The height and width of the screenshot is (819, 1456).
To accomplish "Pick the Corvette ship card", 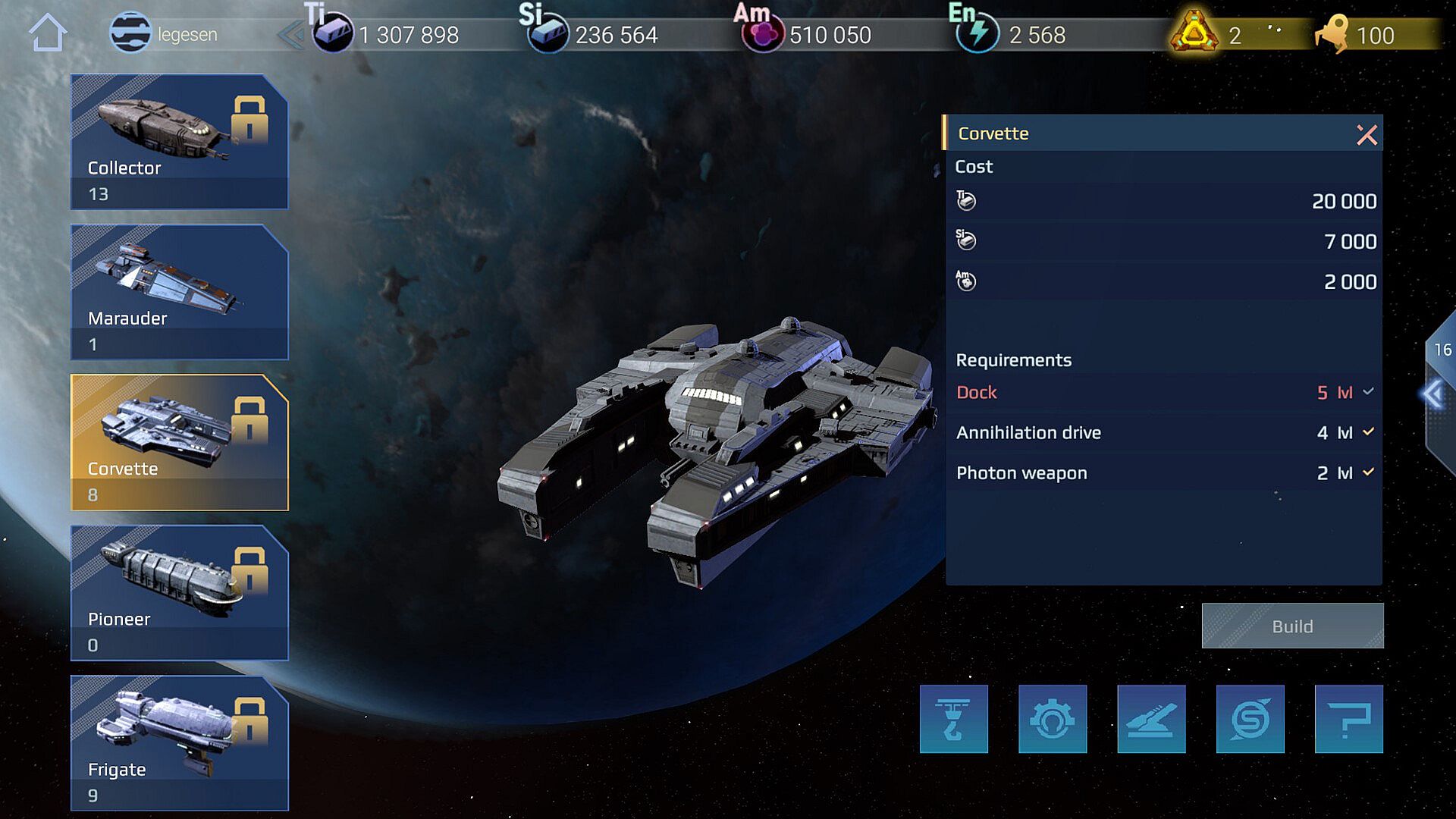I will tap(179, 442).
